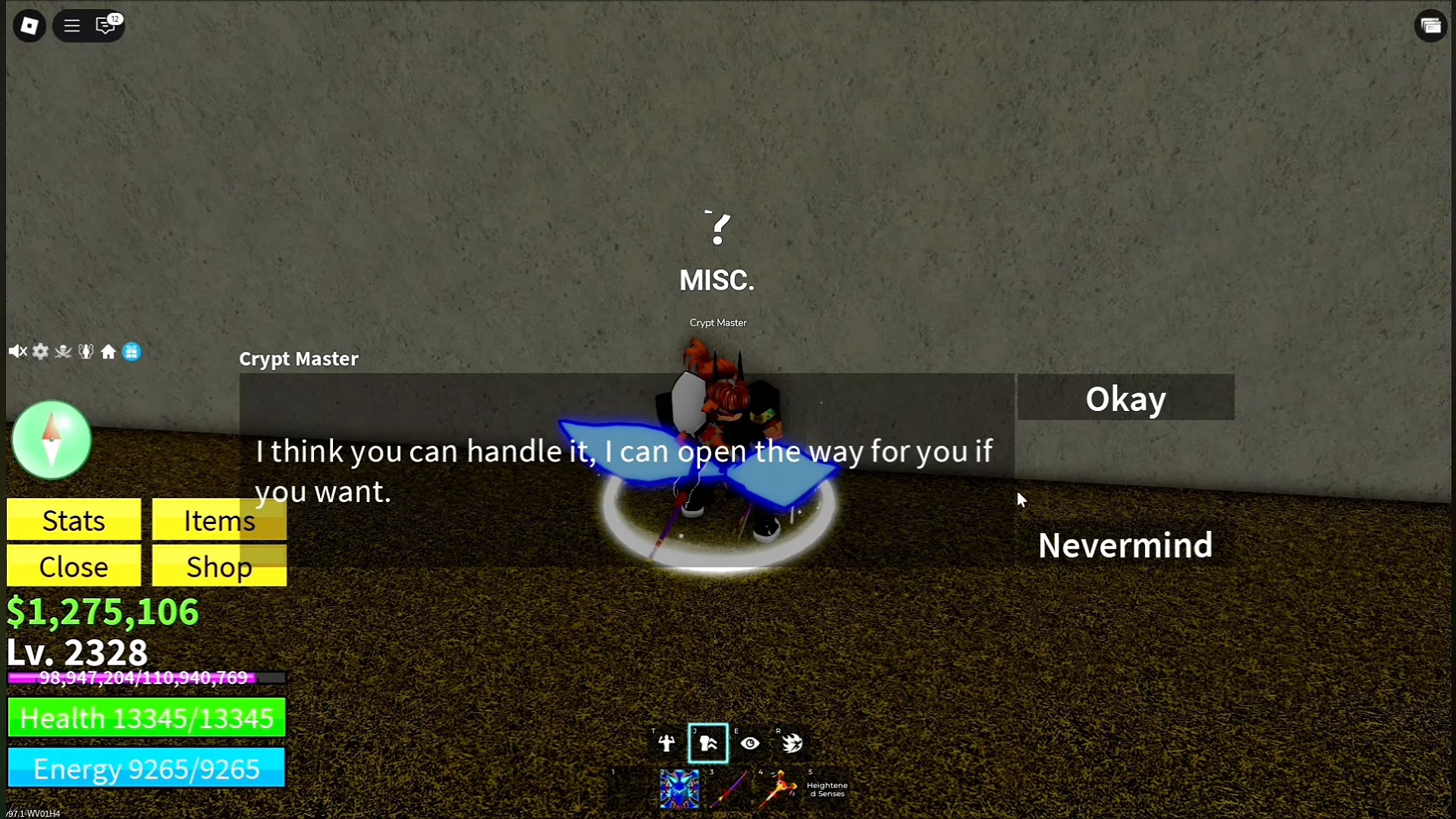
Task: Open the blue gift rewards icon
Action: pyautogui.click(x=132, y=351)
